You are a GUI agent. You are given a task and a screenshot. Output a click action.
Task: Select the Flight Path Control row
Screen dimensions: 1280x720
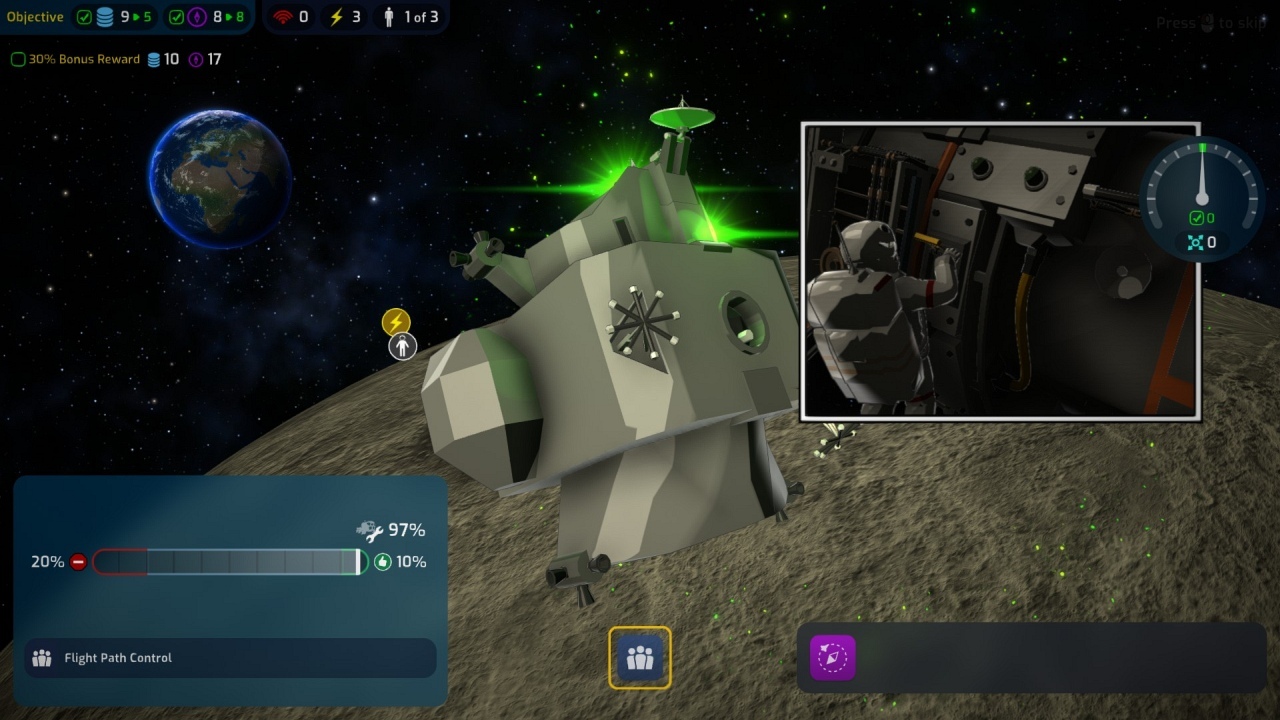click(230, 658)
